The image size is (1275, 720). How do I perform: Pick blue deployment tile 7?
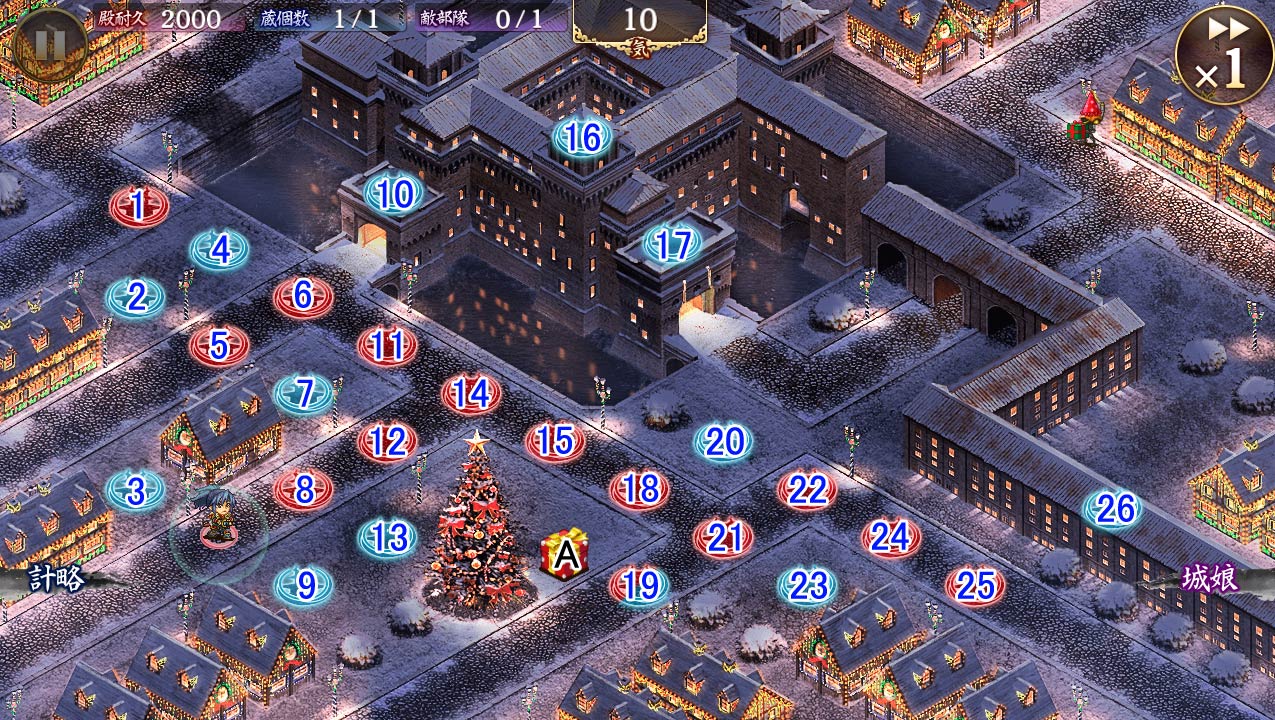(x=304, y=394)
